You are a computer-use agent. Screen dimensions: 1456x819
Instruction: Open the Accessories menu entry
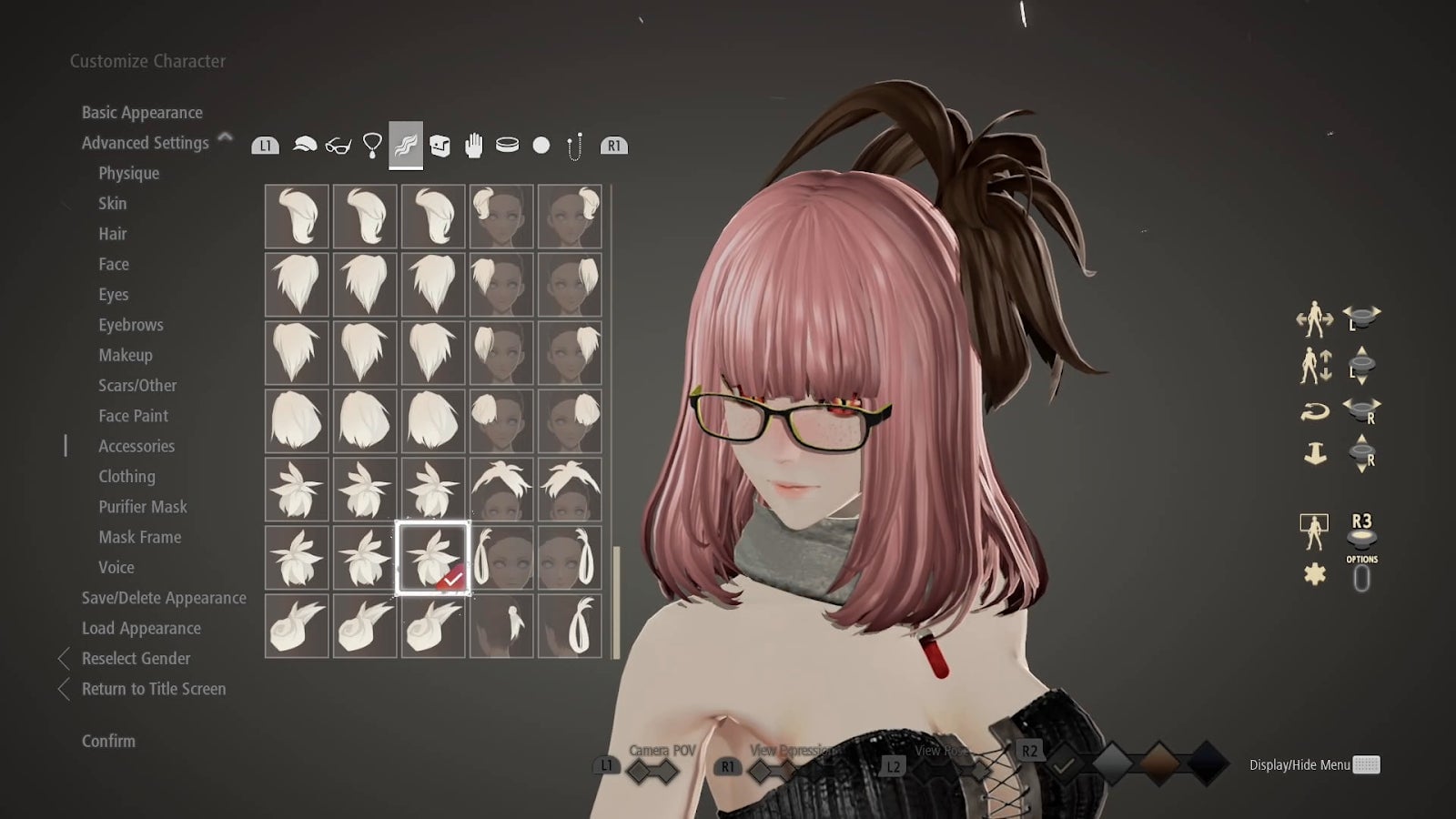pos(137,446)
